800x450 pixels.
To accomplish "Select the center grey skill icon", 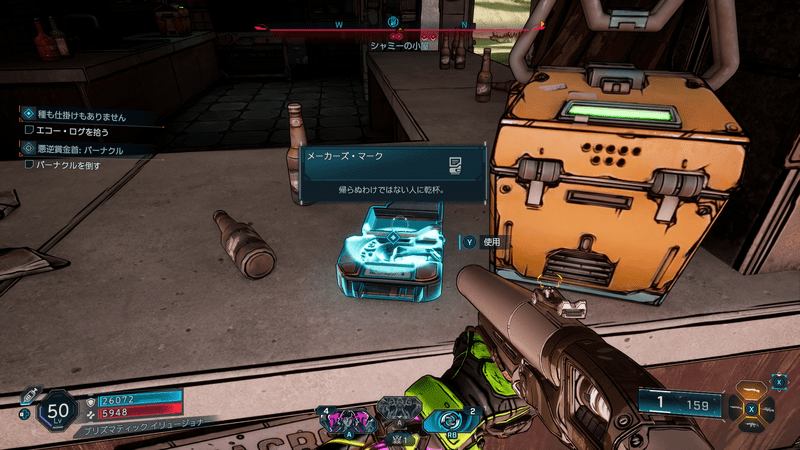I will pyautogui.click(x=397, y=412).
